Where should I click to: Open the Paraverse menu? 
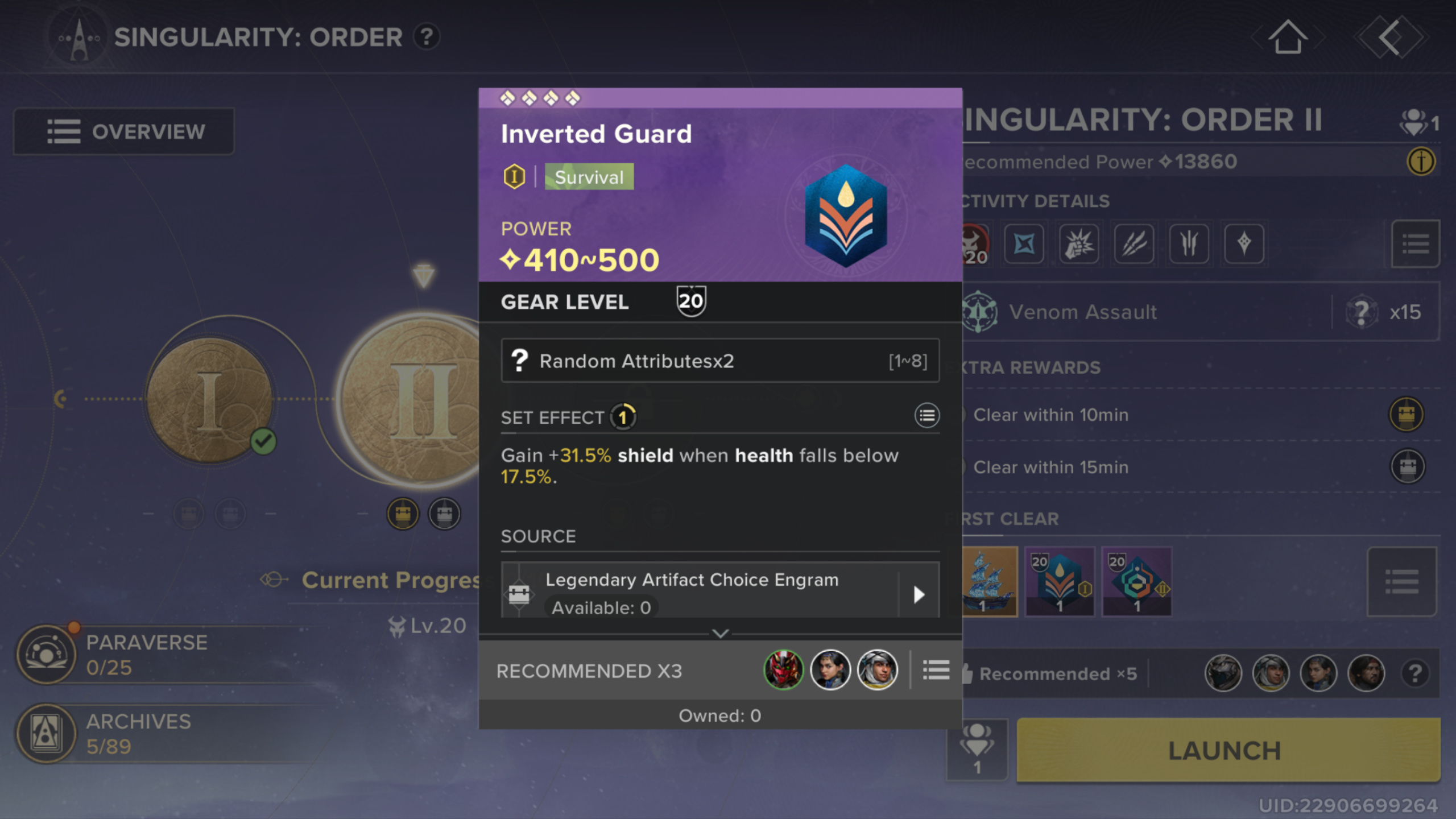click(114, 654)
